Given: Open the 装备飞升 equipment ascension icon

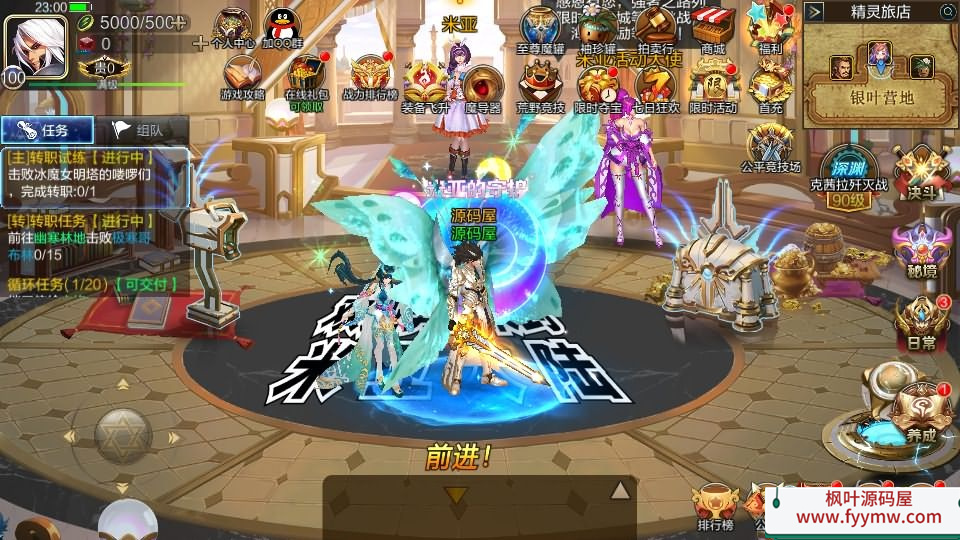Looking at the screenshot, I should 424,83.
